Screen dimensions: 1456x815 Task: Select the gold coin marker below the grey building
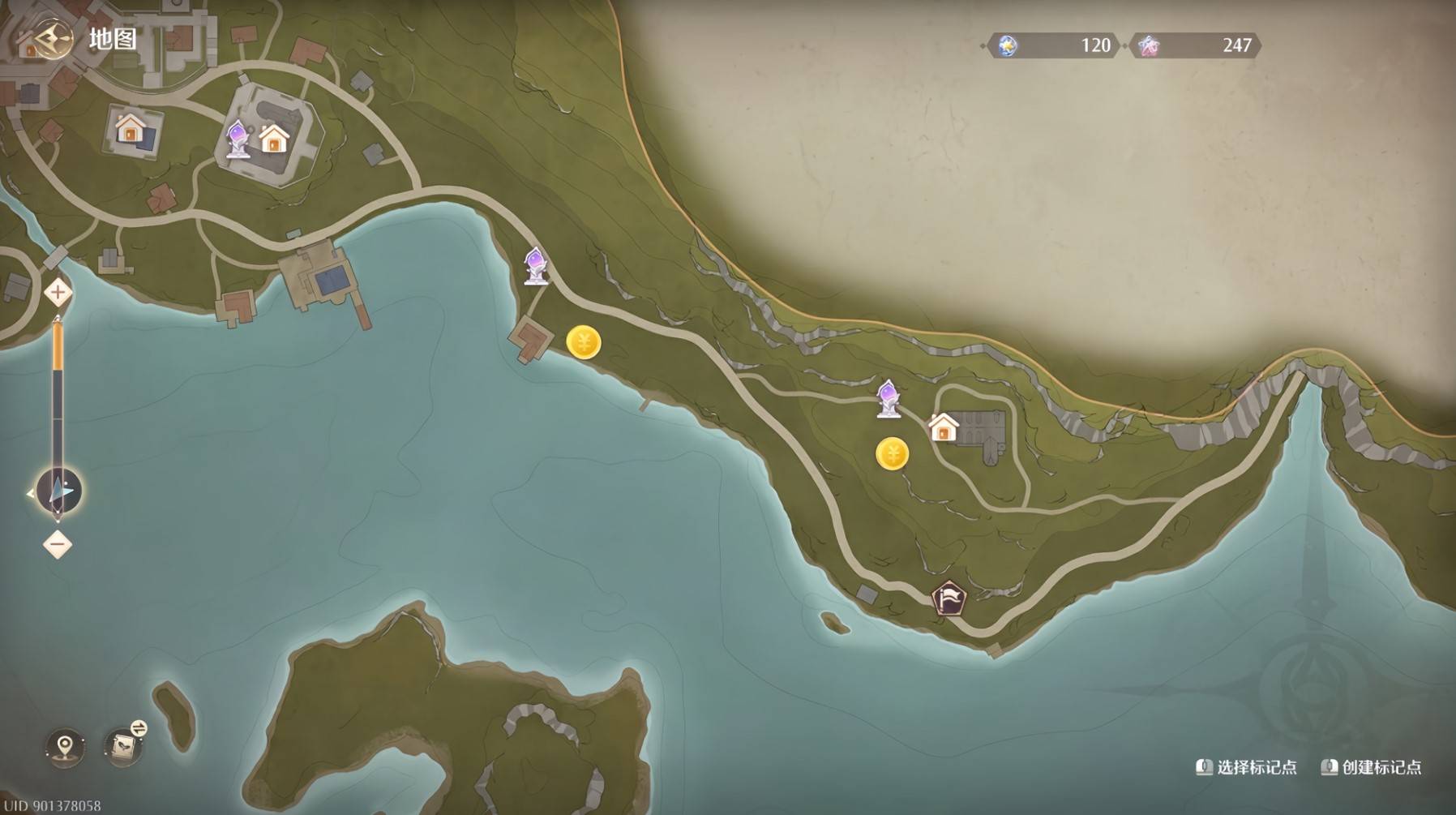[892, 453]
